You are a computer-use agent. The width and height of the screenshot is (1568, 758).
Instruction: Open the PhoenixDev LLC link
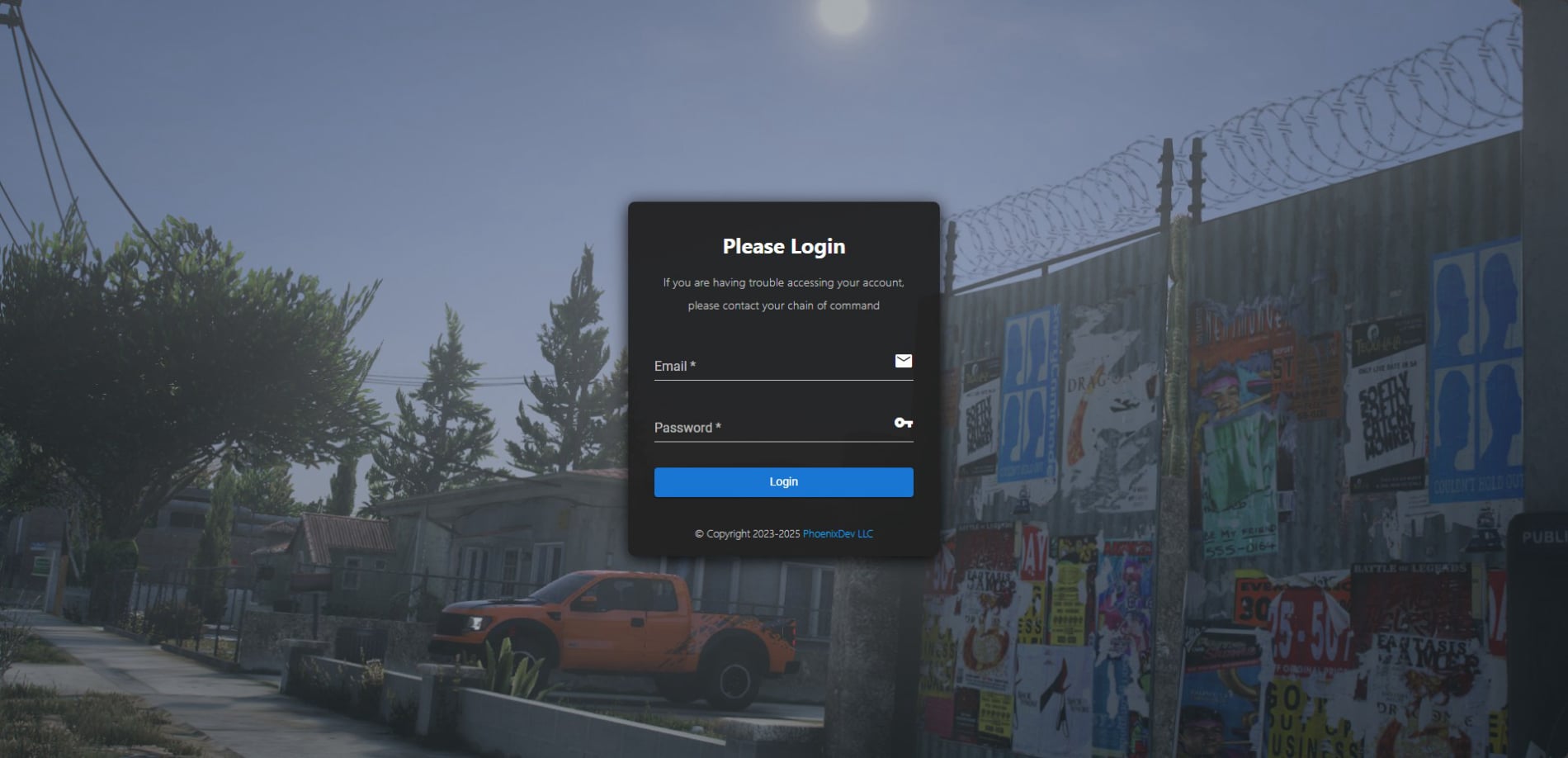pyautogui.click(x=837, y=533)
